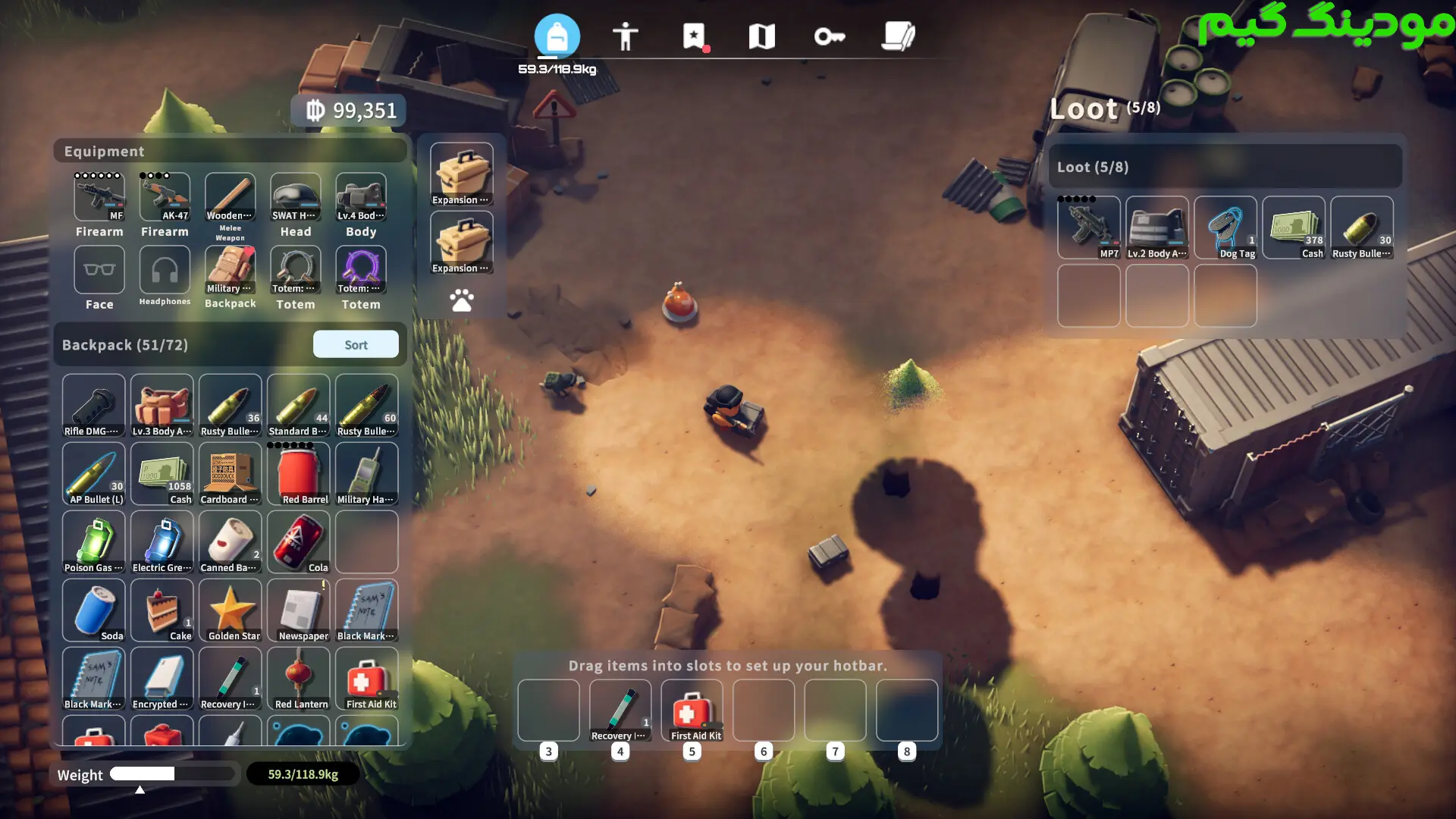
Task: Choose the Cola can in backpack
Action: (299, 542)
